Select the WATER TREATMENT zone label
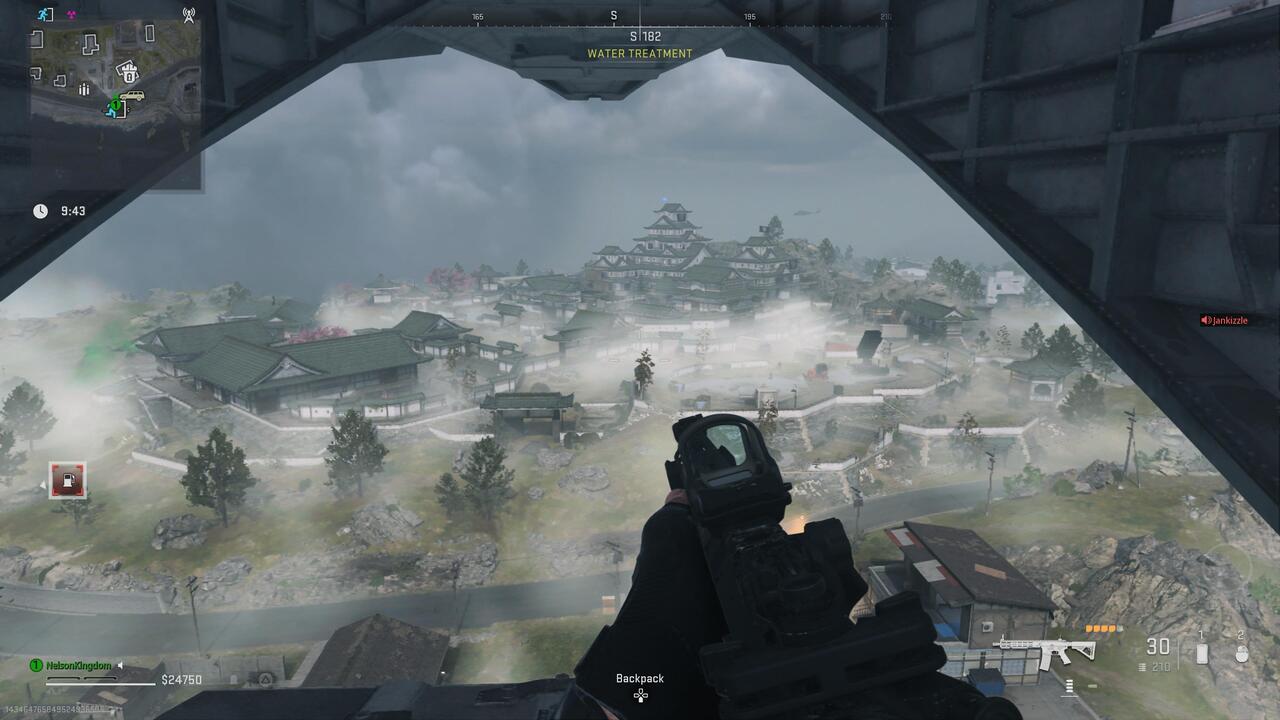This screenshot has width=1280, height=720. click(639, 53)
